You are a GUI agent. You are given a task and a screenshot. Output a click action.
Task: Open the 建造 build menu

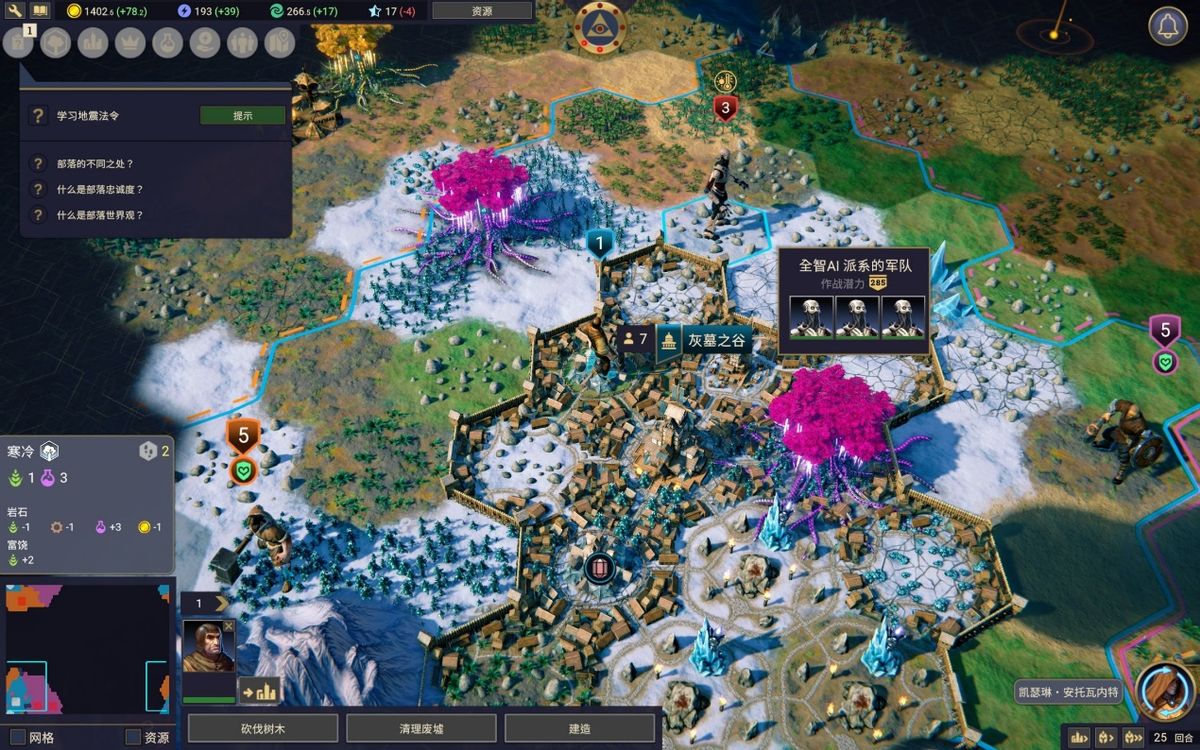(x=579, y=729)
